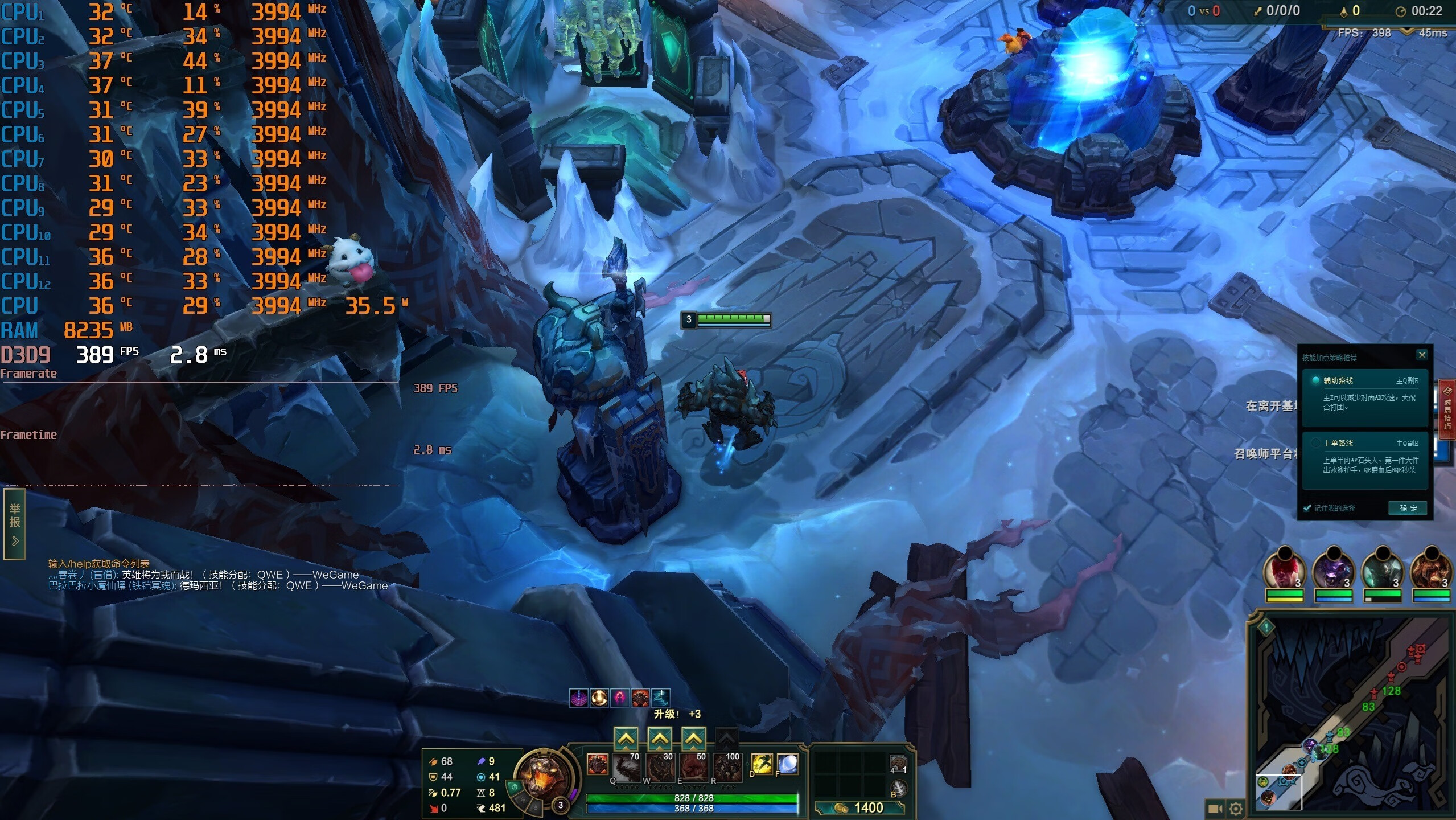Use the Flash summoner spell
The image size is (1456, 820).
[762, 764]
